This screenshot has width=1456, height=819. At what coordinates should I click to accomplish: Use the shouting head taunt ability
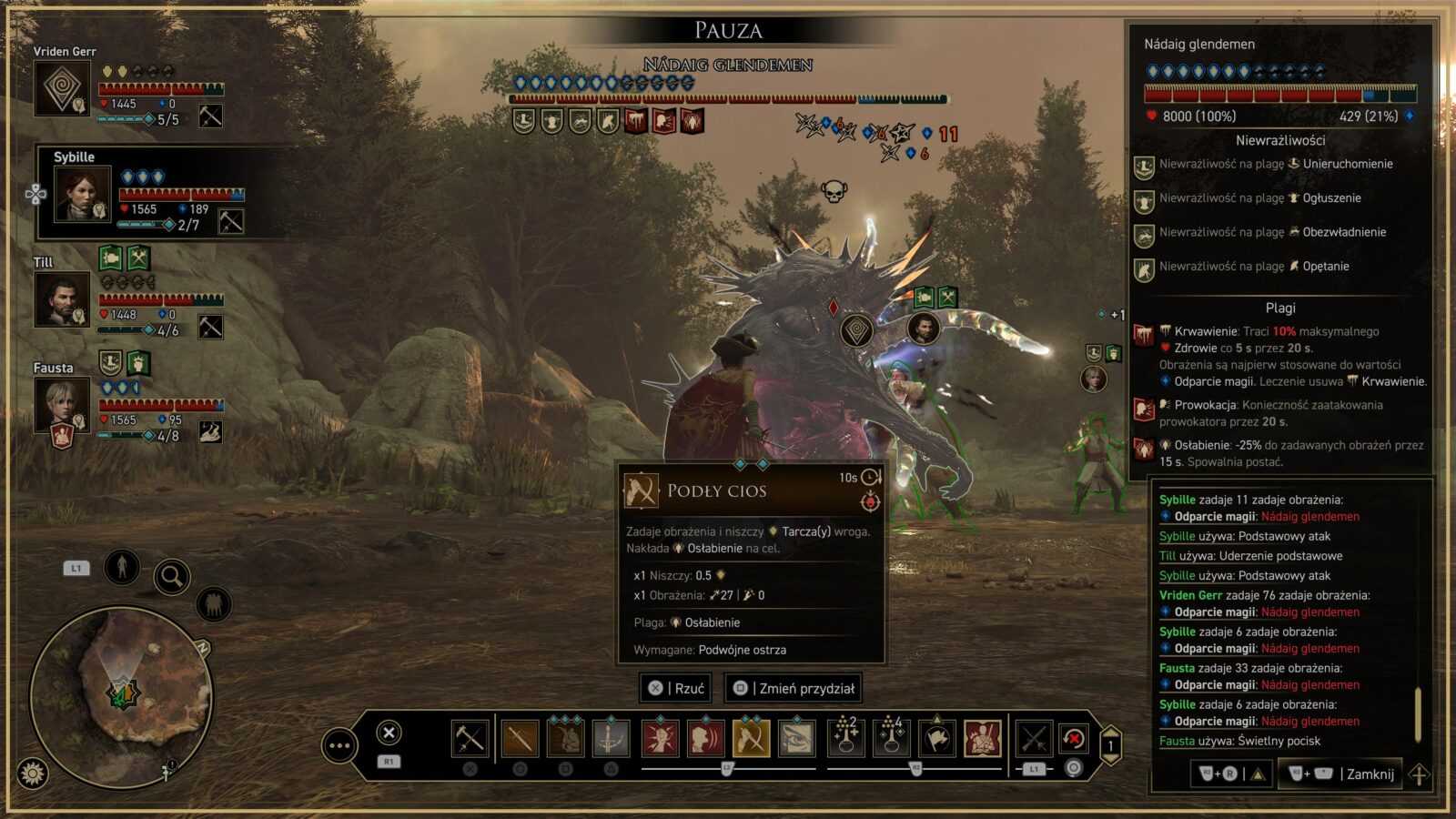click(705, 739)
